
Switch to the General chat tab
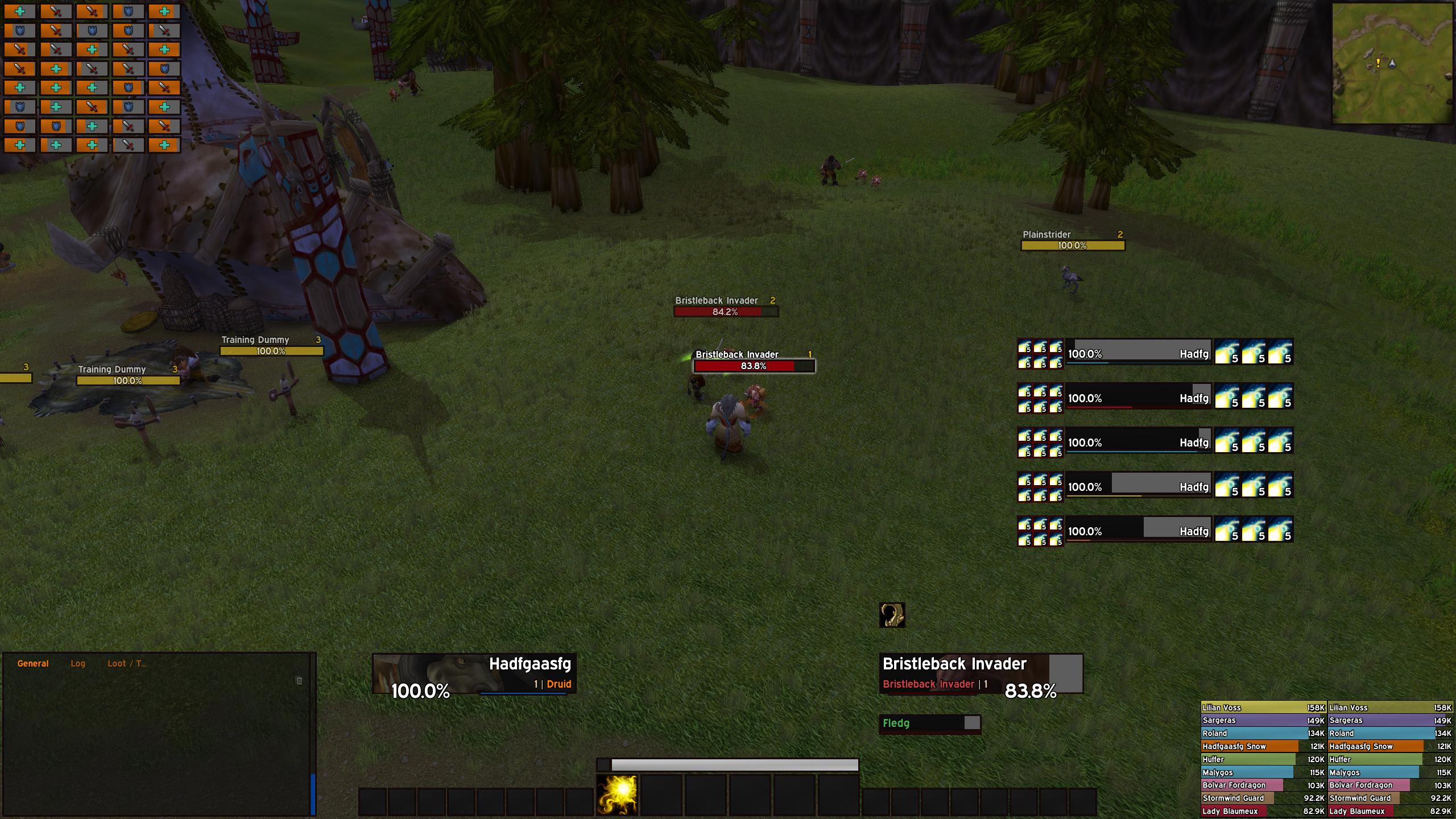coord(33,664)
